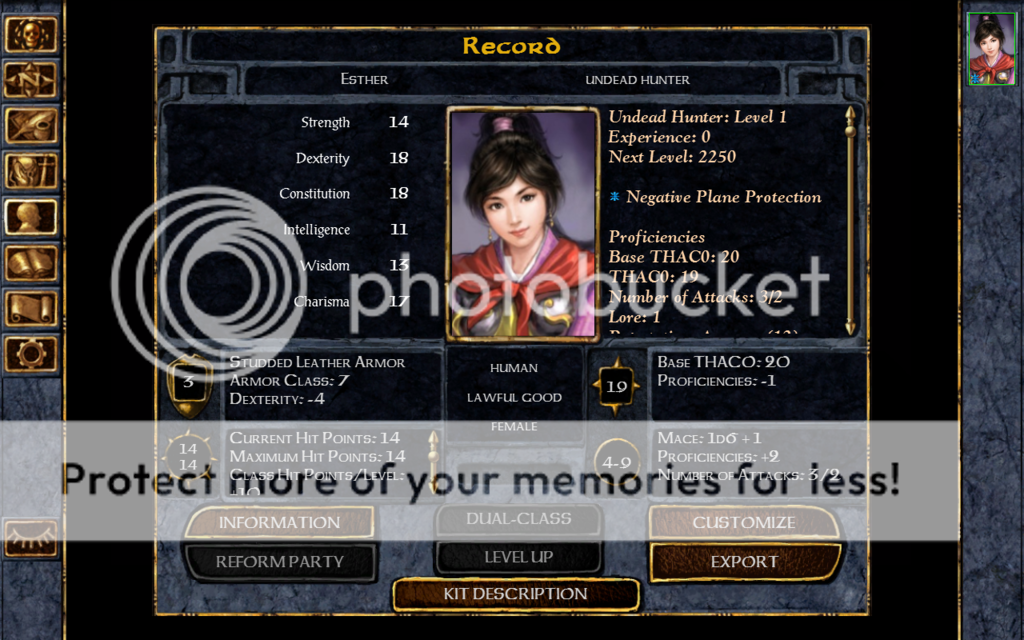The width and height of the screenshot is (1024, 640).
Task: Click the Dual-Class button
Action: point(518,519)
